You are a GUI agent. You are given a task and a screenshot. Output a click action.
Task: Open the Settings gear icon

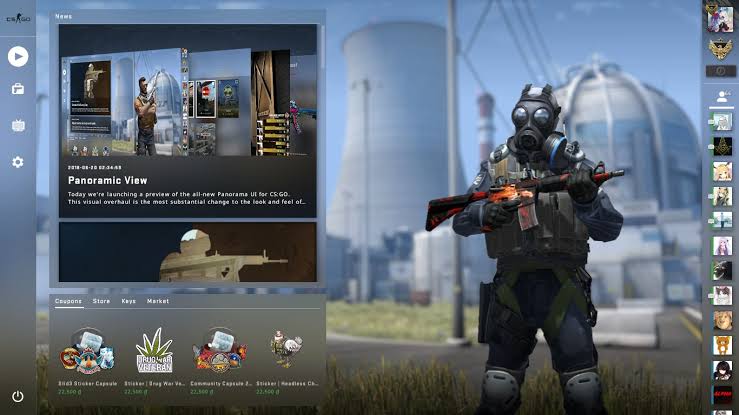18,162
